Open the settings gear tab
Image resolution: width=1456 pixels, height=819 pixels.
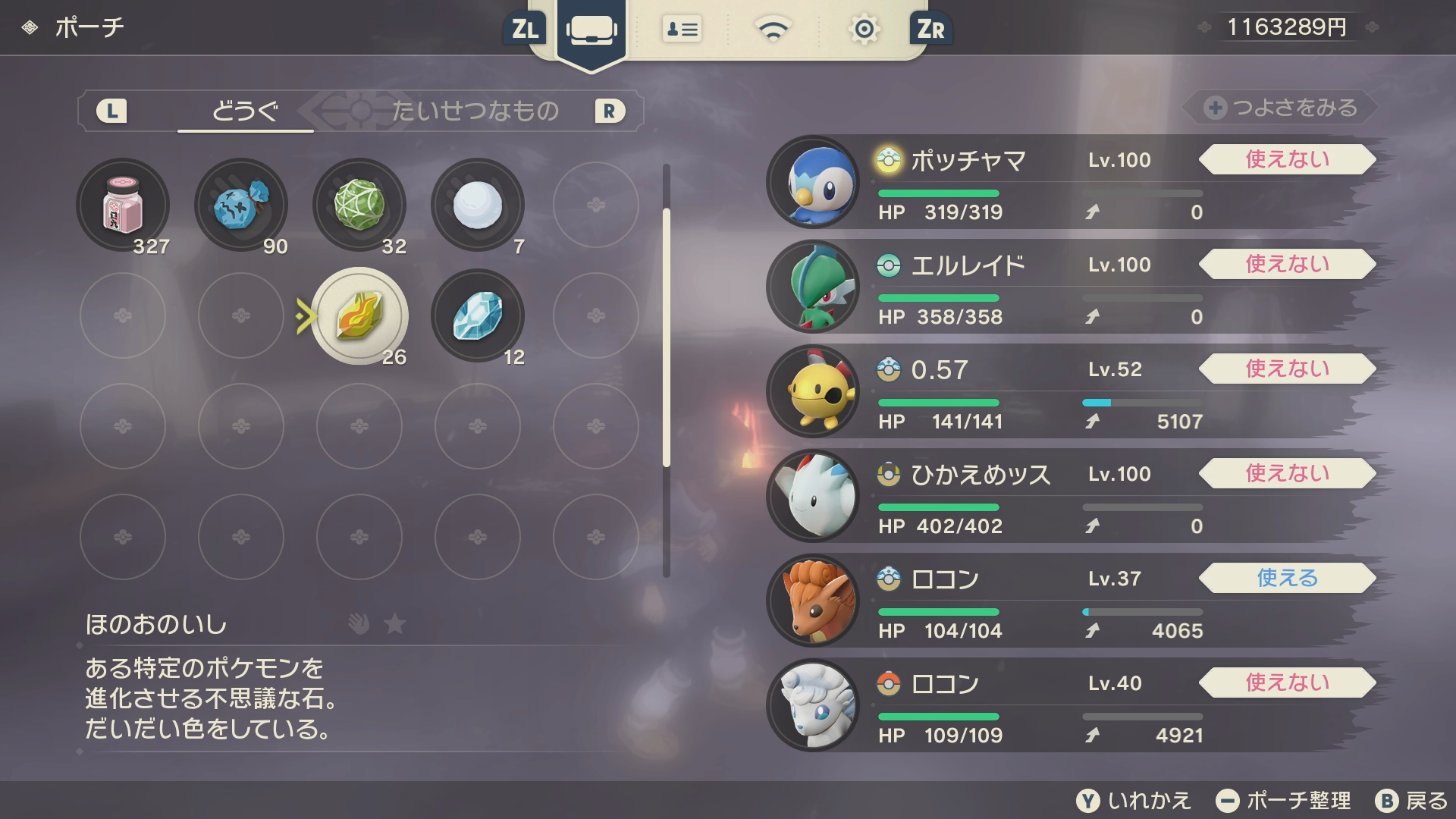pyautogui.click(x=864, y=30)
